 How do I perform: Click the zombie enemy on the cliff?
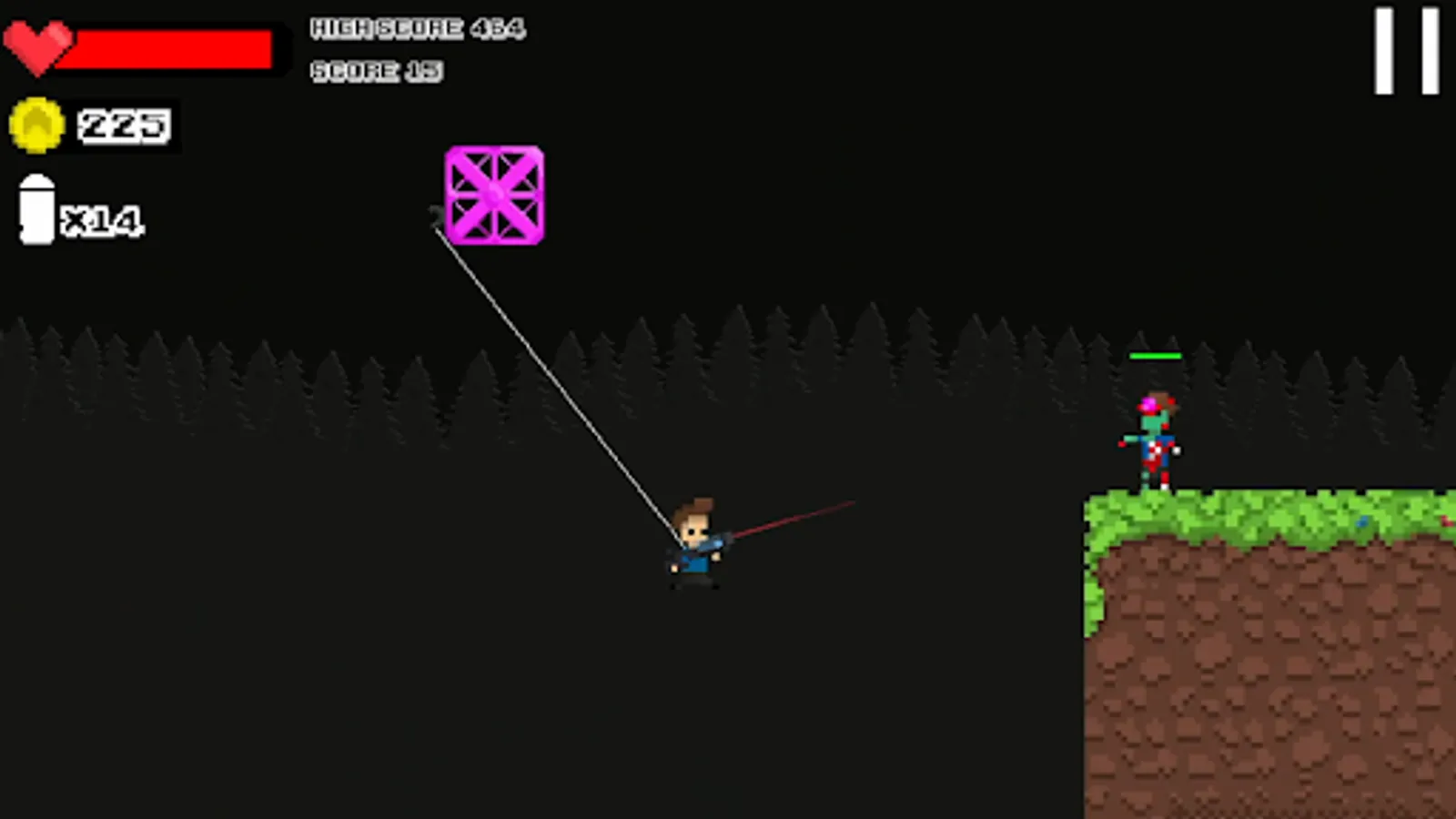[1154, 441]
